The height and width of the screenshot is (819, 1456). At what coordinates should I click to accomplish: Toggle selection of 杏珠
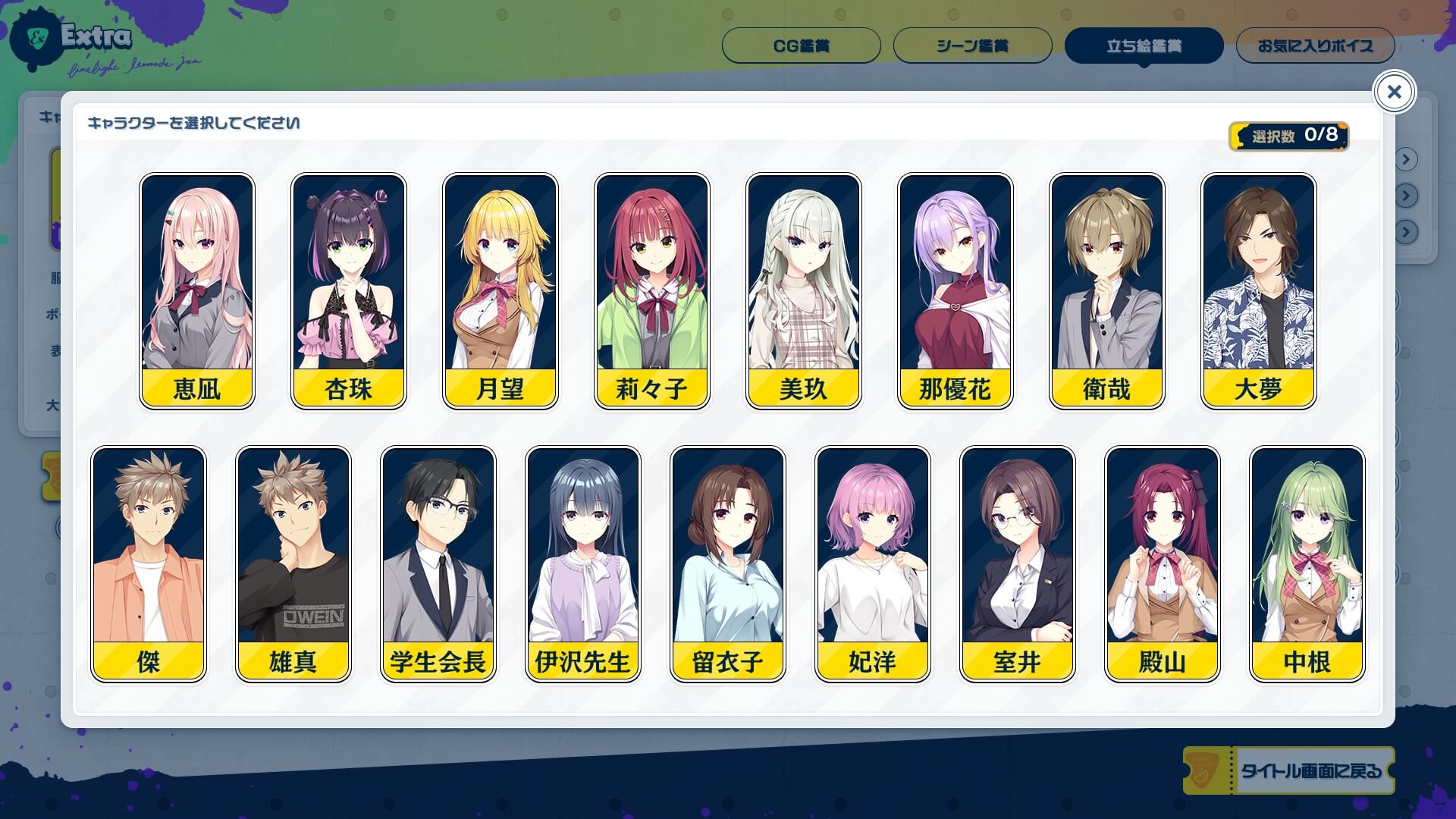coord(348,292)
